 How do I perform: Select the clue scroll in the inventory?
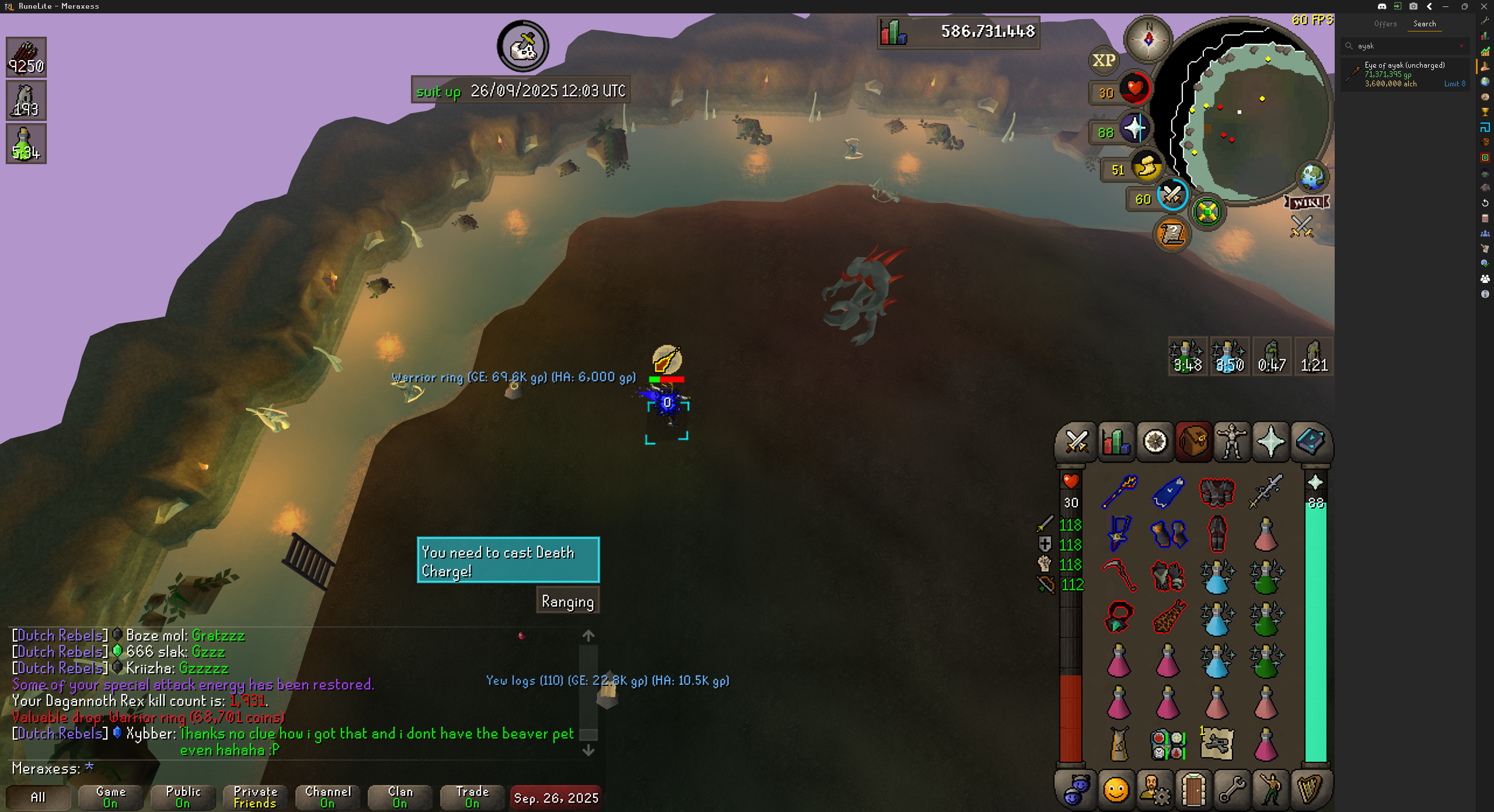tap(1217, 744)
